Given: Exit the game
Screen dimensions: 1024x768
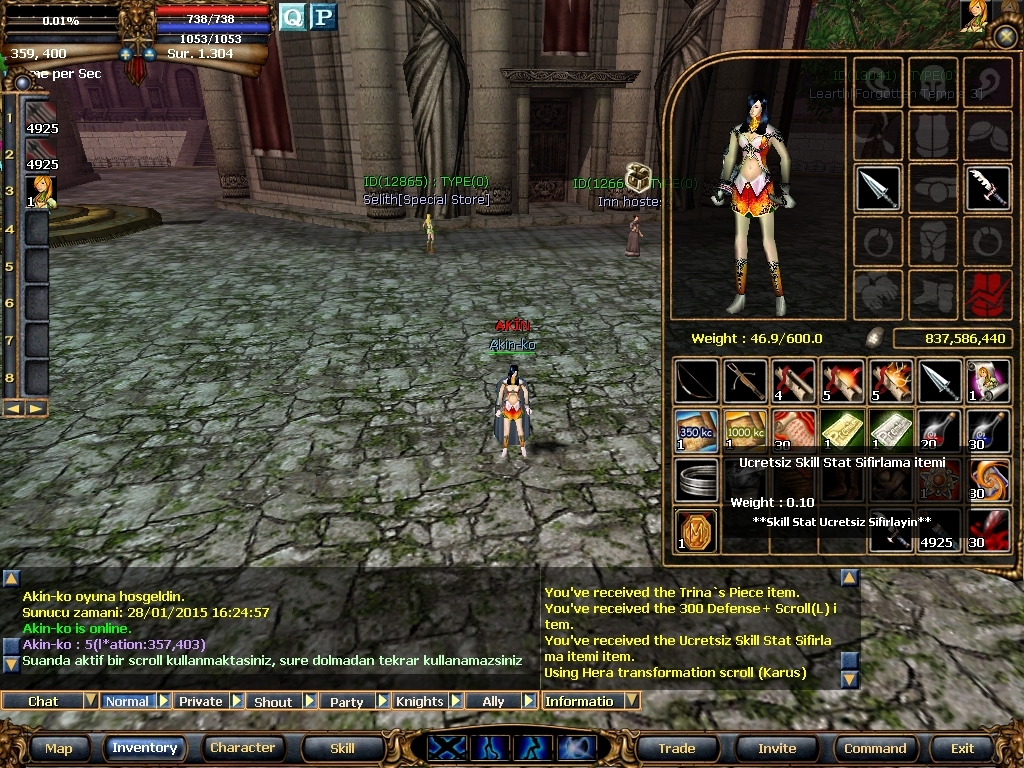Looking at the screenshot, I should click(x=962, y=748).
